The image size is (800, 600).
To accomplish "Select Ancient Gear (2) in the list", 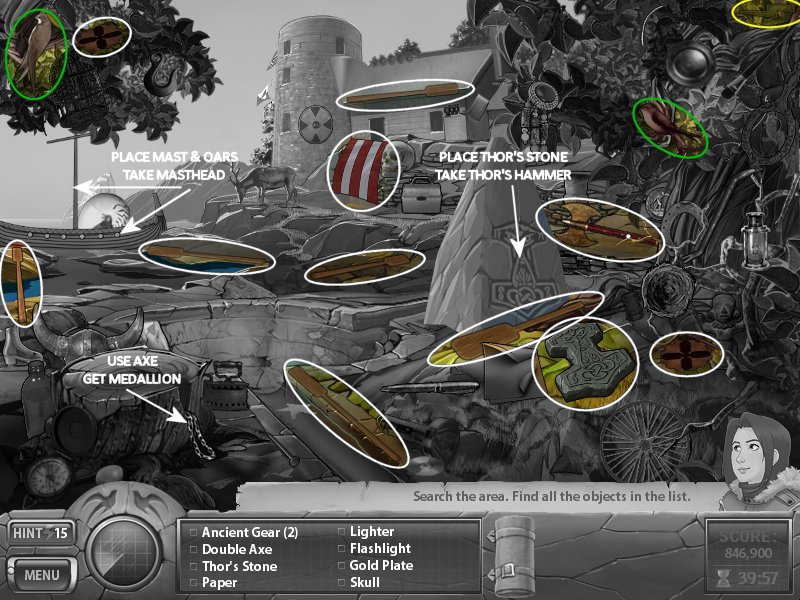I will click(250, 532).
